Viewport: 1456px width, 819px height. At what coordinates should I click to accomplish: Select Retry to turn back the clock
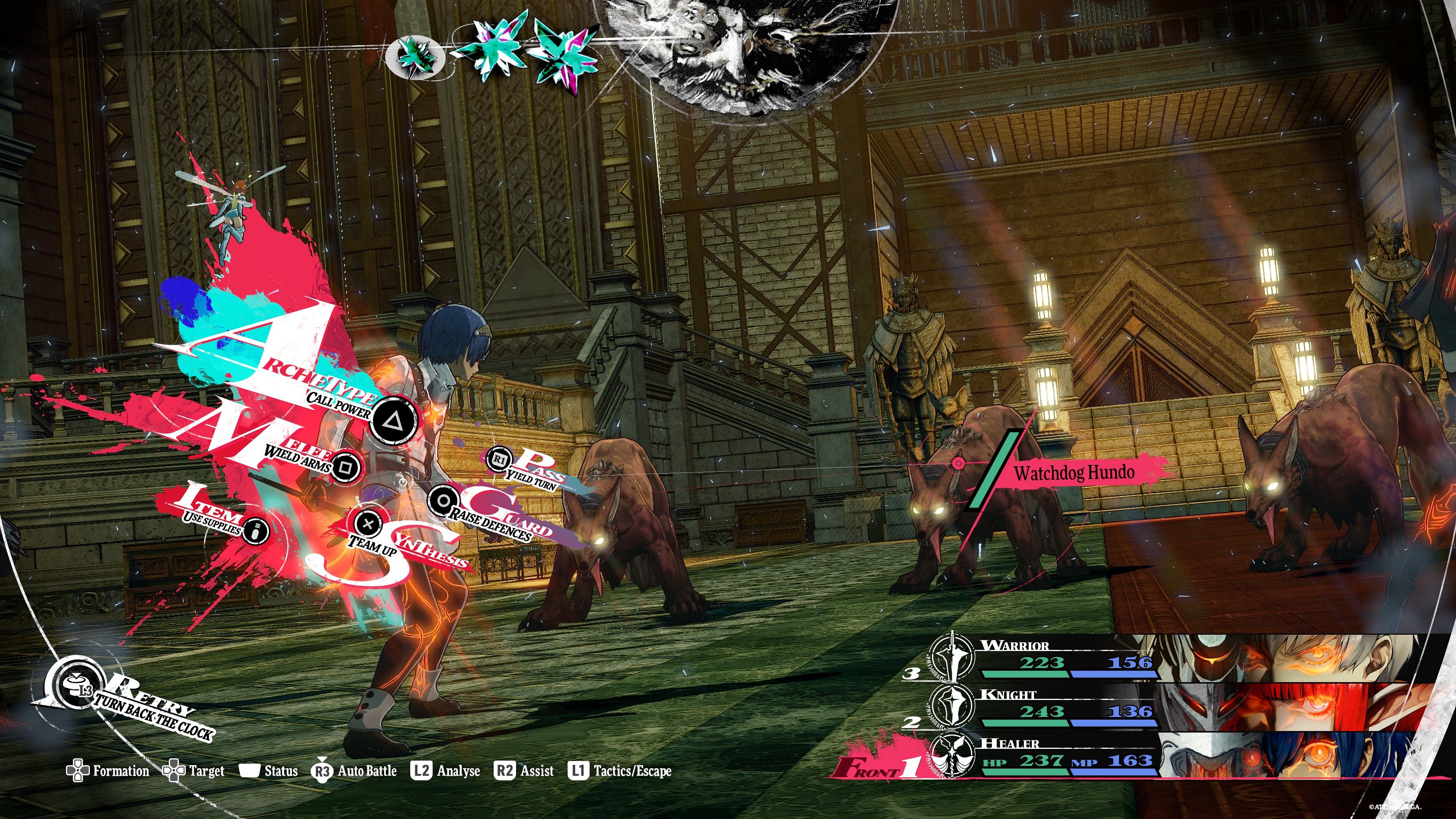pos(76,686)
